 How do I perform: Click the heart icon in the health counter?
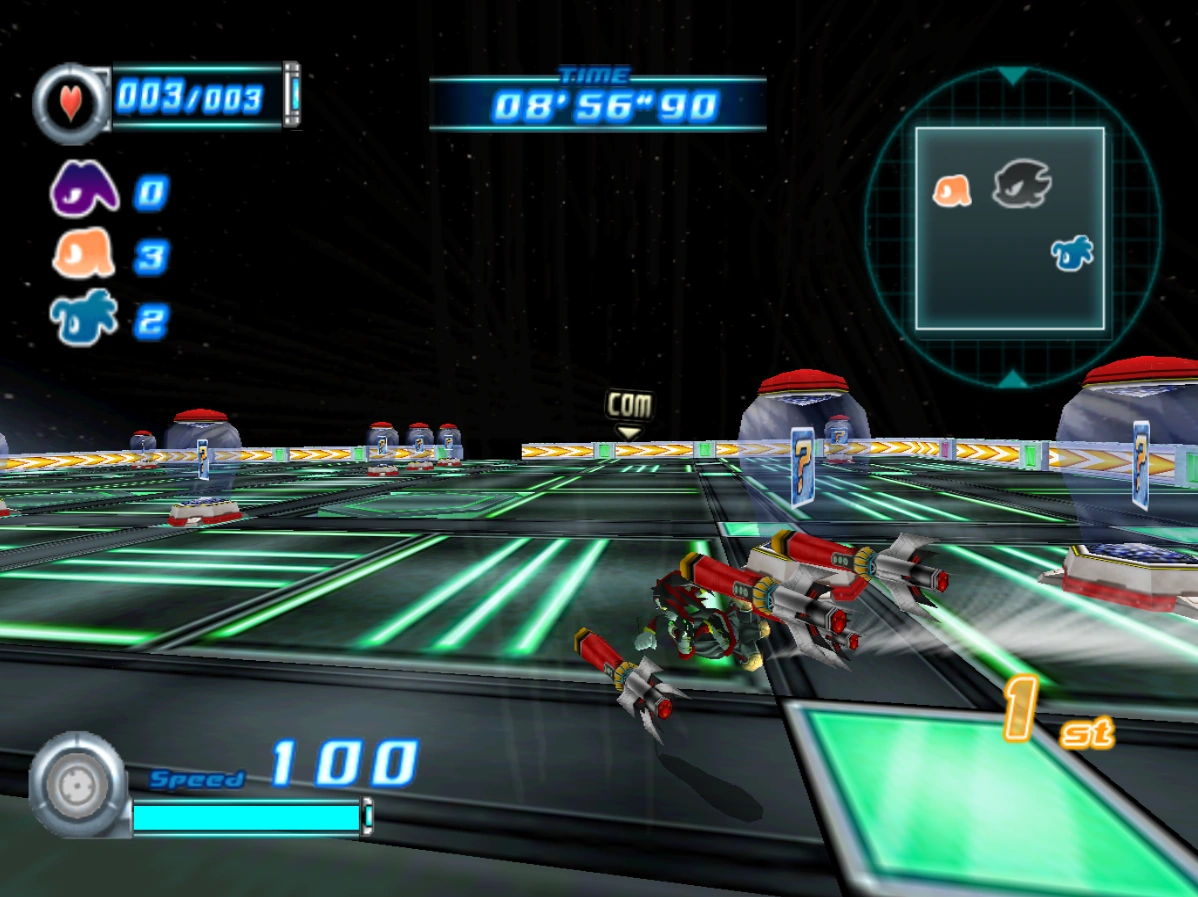(71, 103)
